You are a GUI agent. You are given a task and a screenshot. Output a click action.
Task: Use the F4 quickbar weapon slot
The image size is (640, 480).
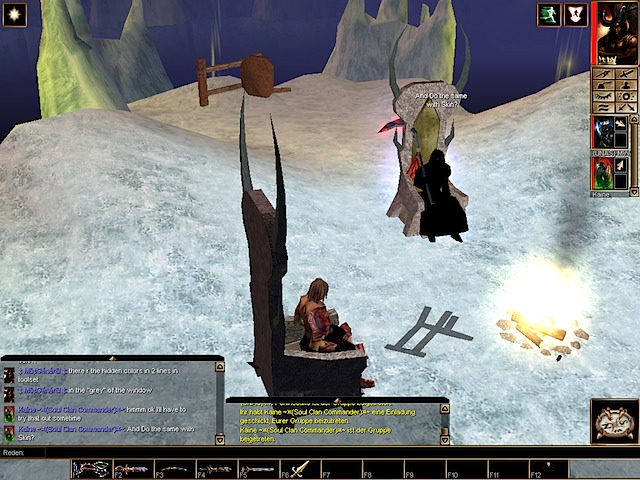tap(216, 469)
